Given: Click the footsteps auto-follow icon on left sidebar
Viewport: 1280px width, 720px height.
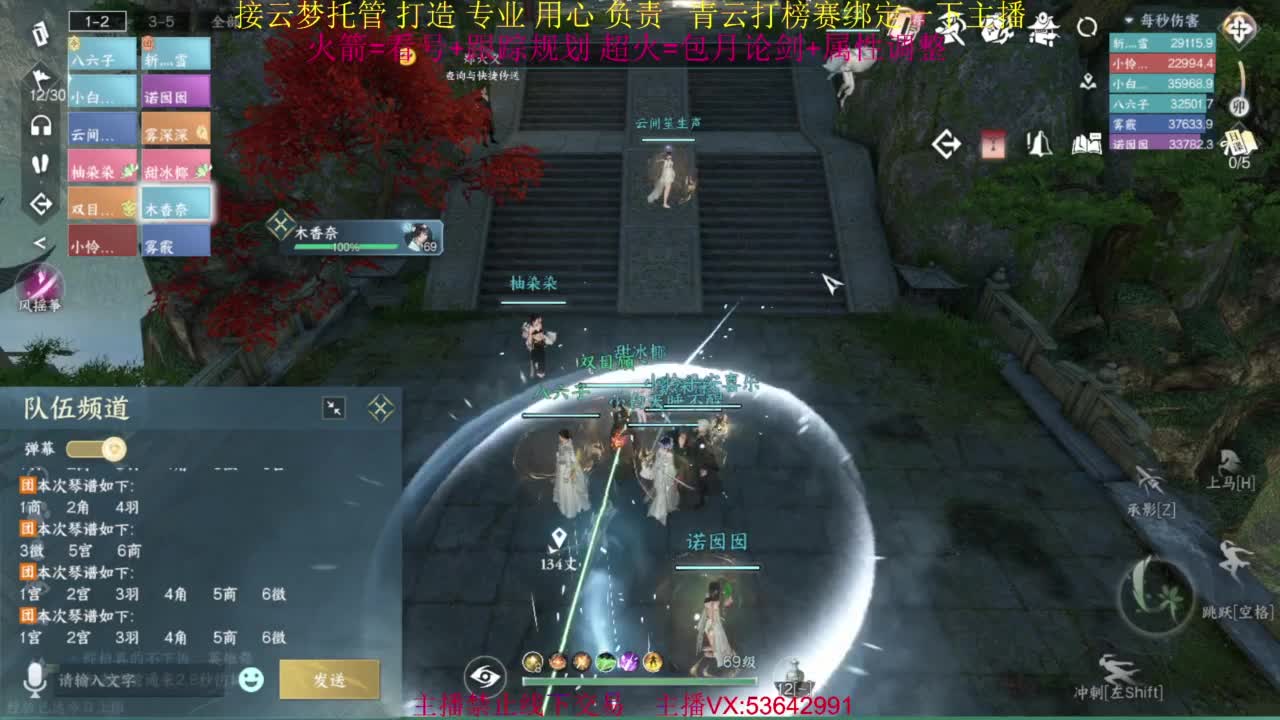Looking at the screenshot, I should coord(40,164).
